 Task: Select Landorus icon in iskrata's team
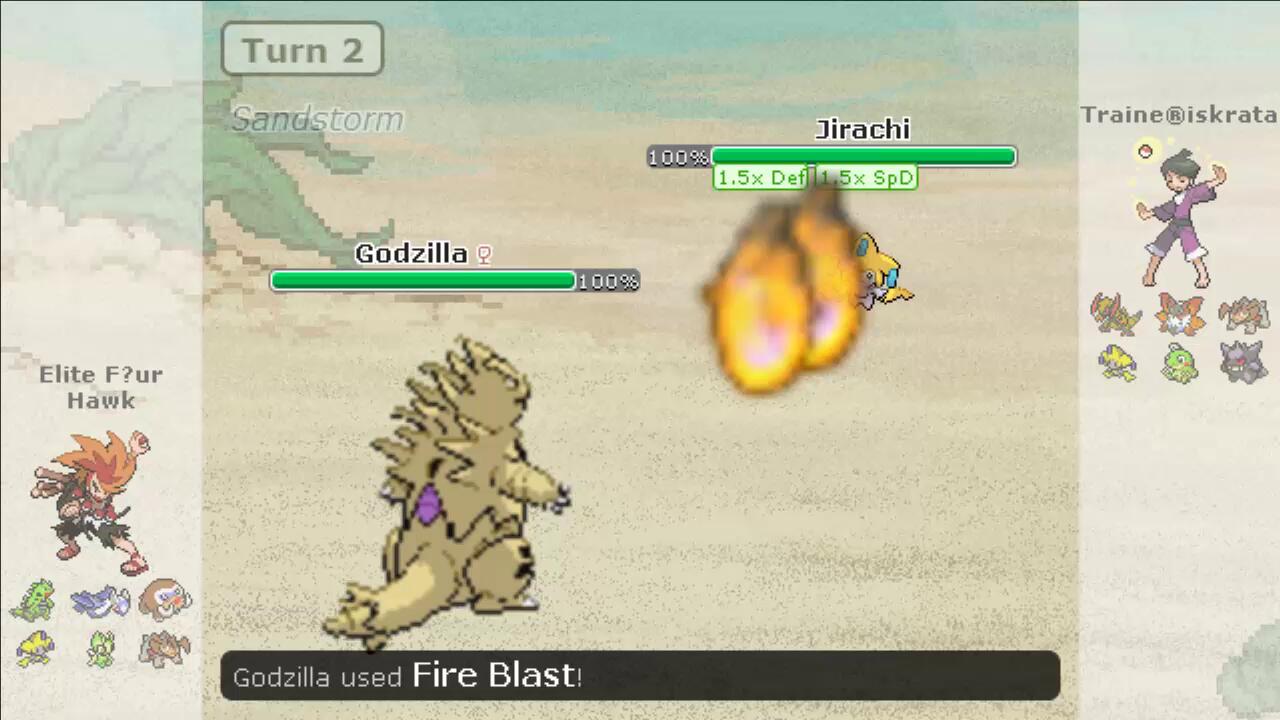(1244, 314)
